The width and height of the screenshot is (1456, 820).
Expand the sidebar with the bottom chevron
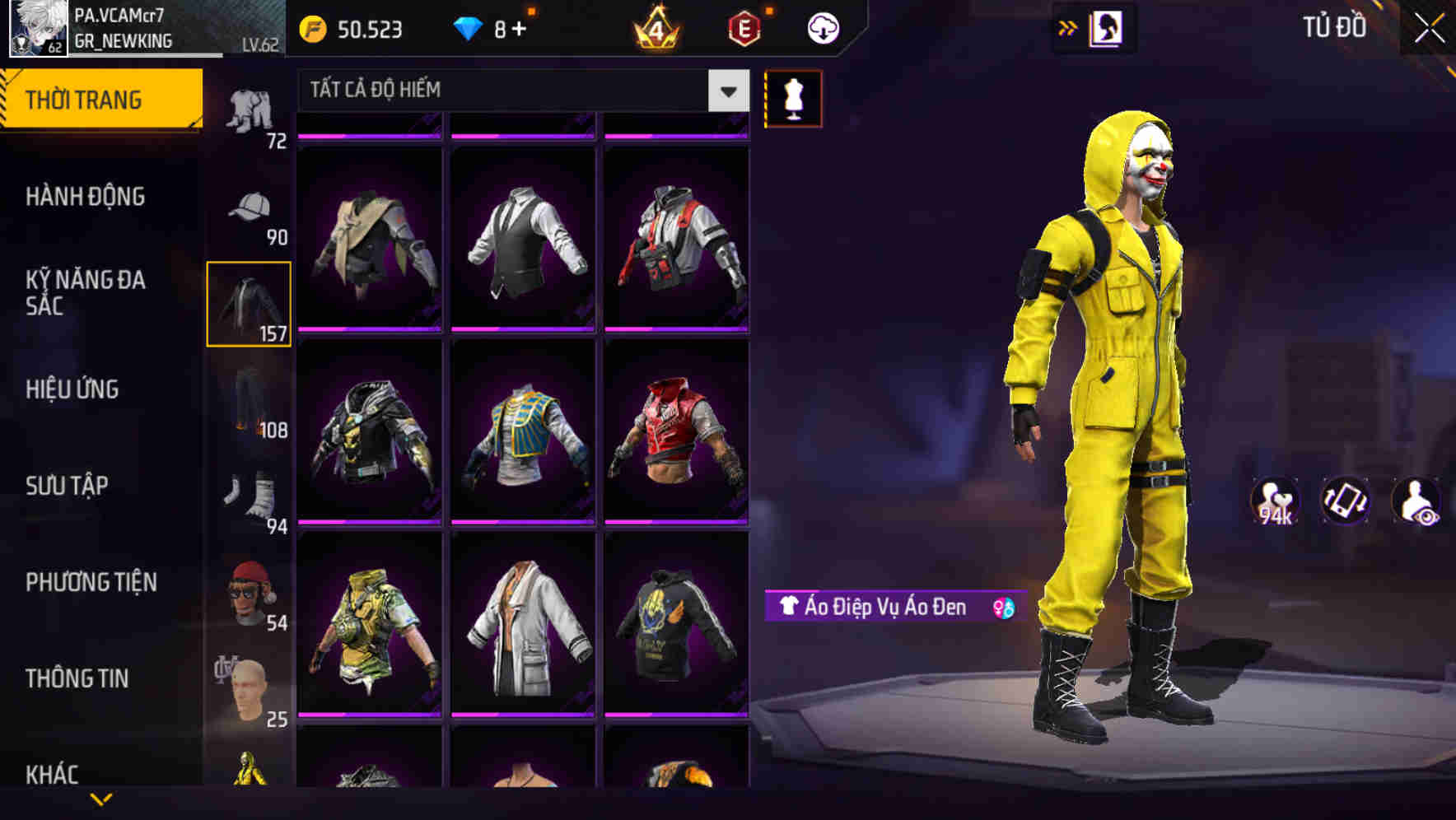(x=102, y=800)
